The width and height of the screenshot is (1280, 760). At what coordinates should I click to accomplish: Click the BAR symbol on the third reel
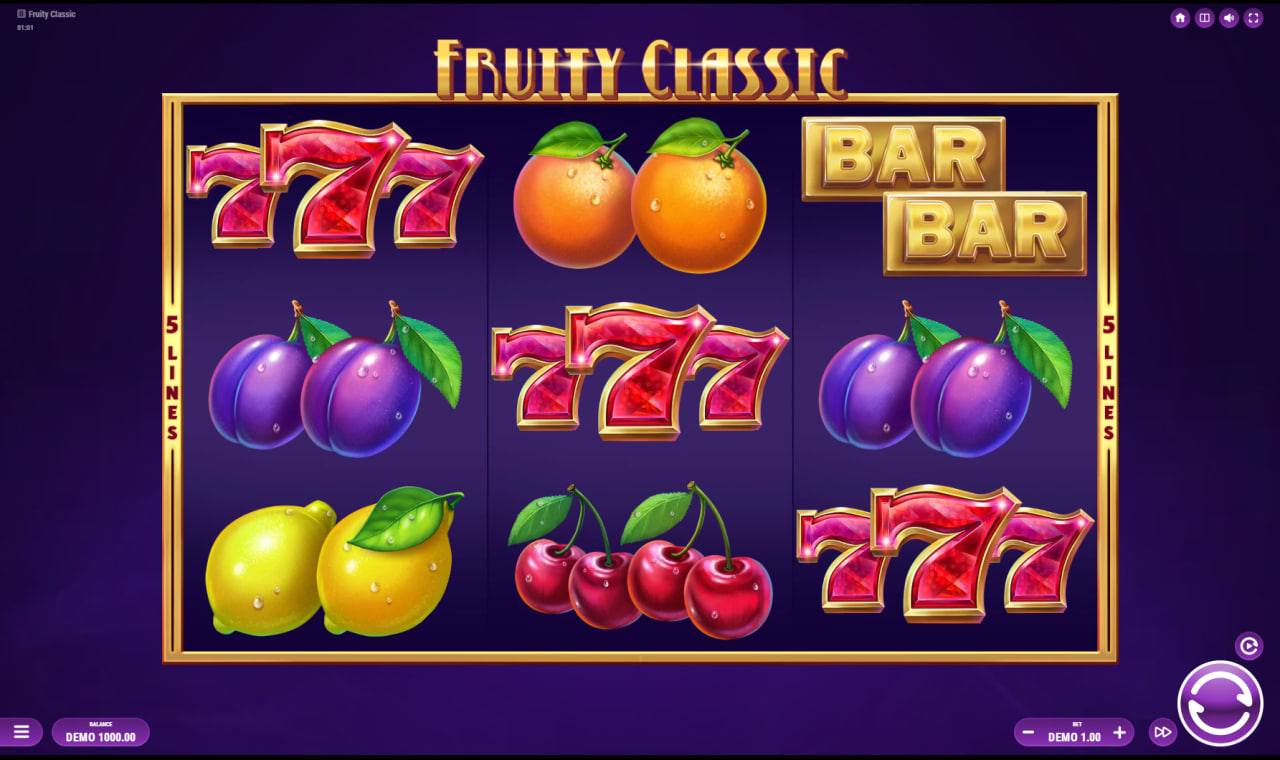(943, 195)
